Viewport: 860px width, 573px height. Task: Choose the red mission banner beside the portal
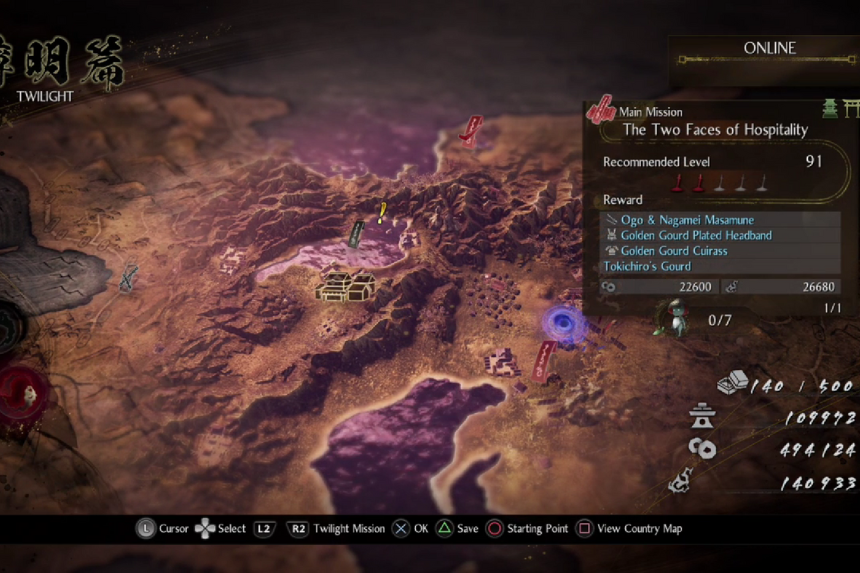(545, 360)
